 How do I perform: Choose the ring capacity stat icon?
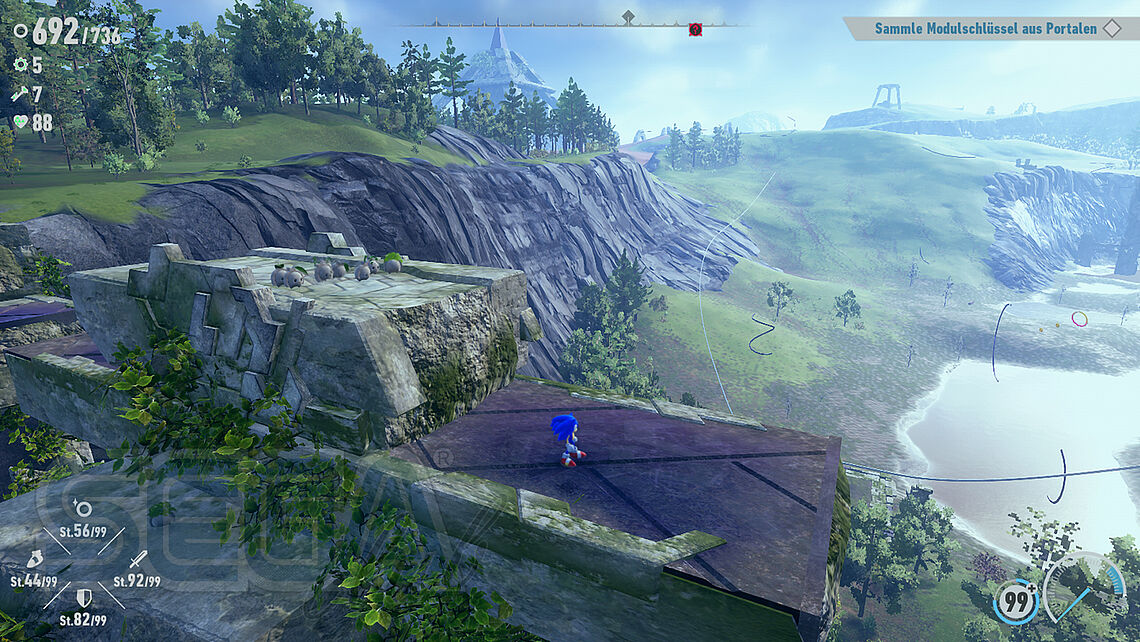(83, 510)
